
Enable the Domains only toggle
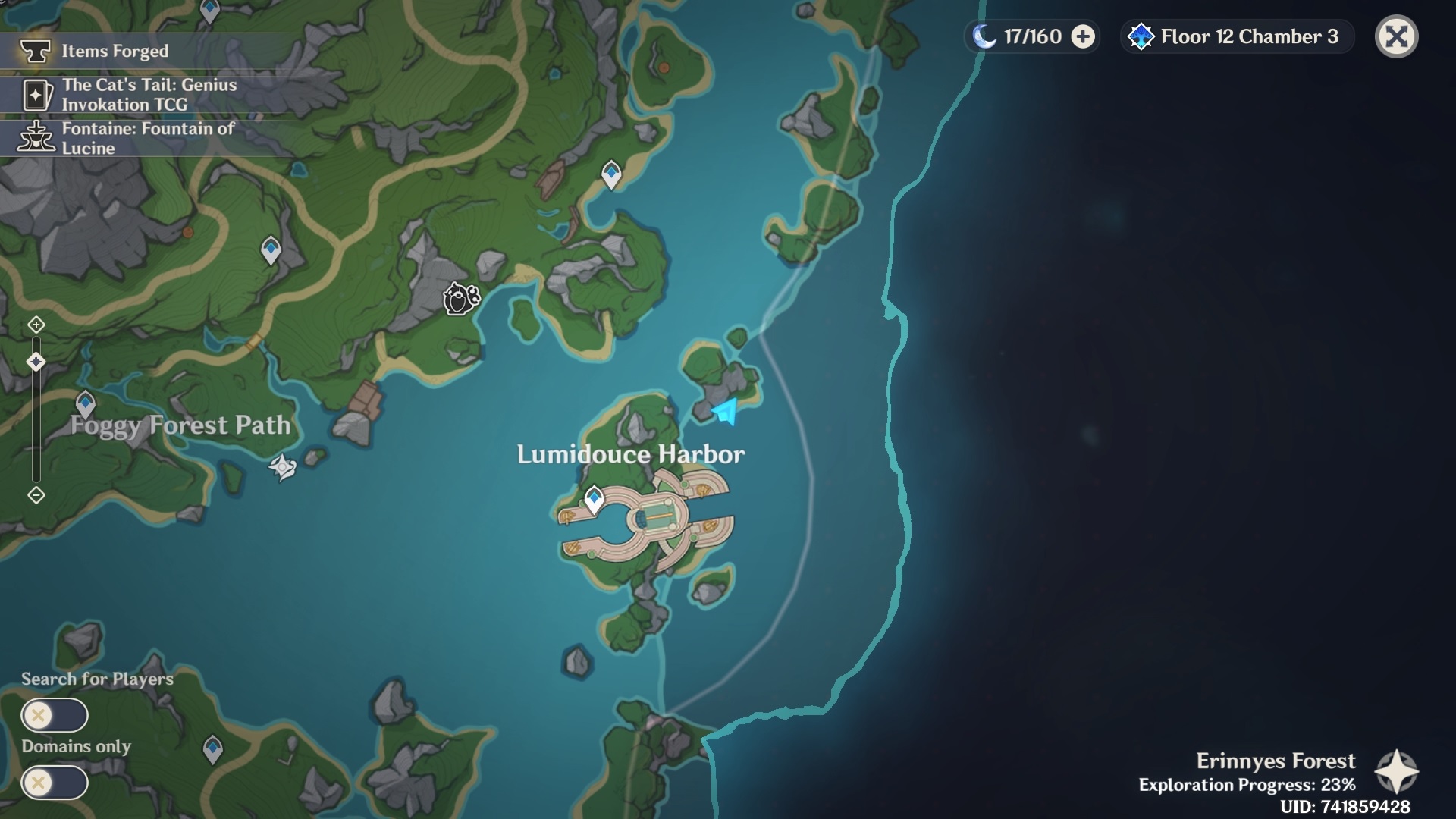tap(55, 781)
